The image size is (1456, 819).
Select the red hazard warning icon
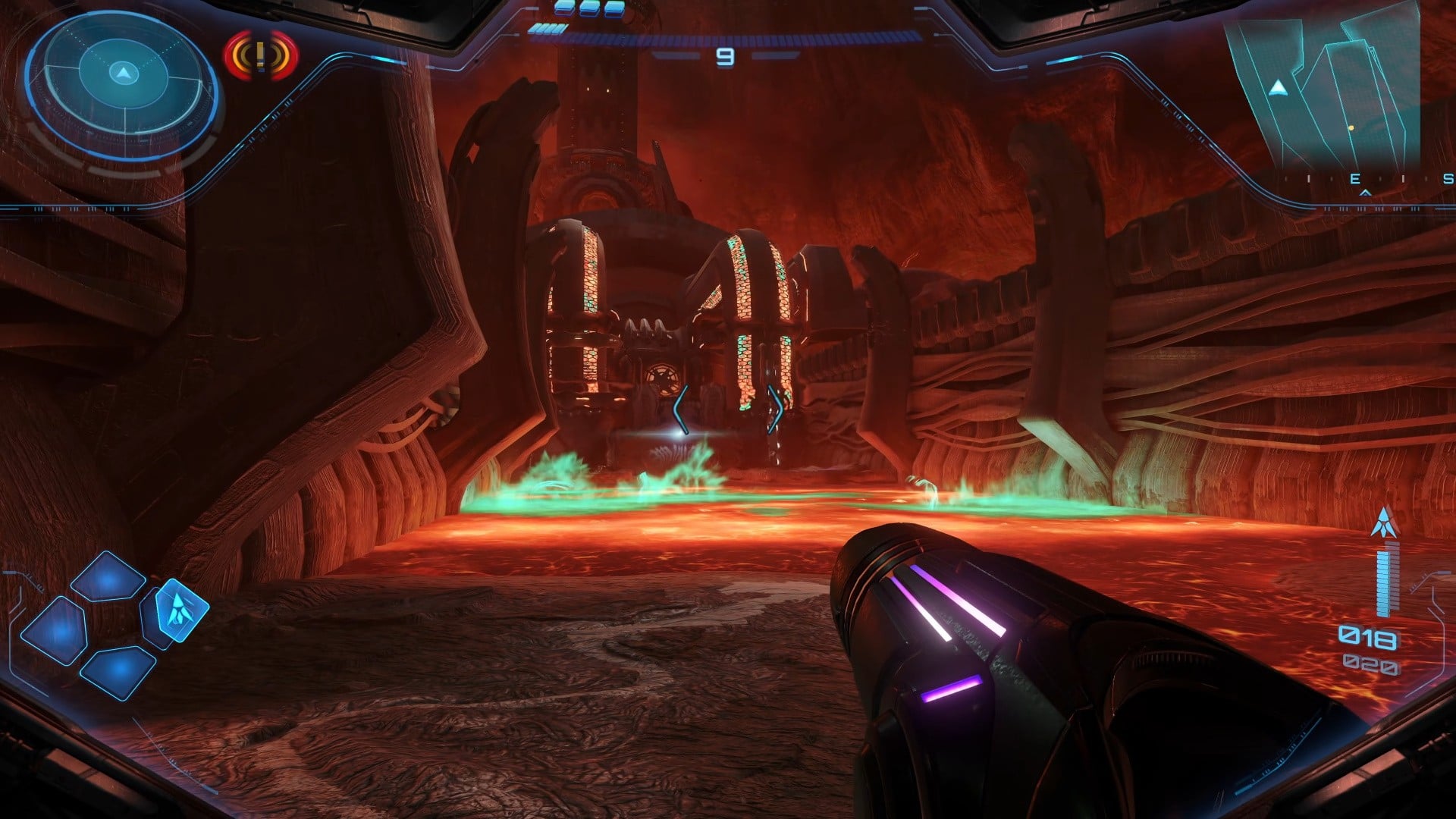click(x=261, y=55)
